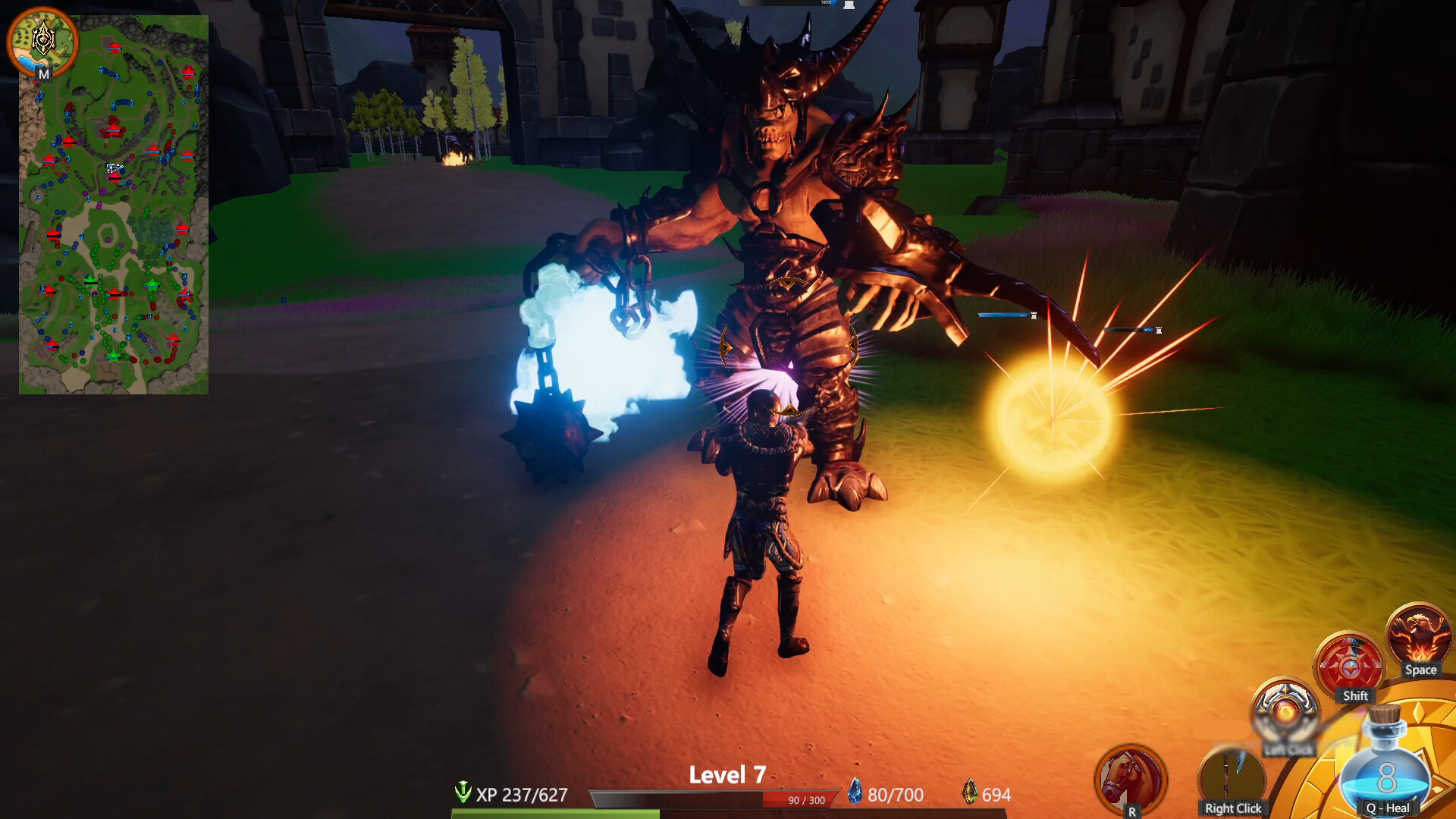The height and width of the screenshot is (819, 1456).
Task: Toggle the full map with the M button
Action: pyautogui.click(x=43, y=74)
